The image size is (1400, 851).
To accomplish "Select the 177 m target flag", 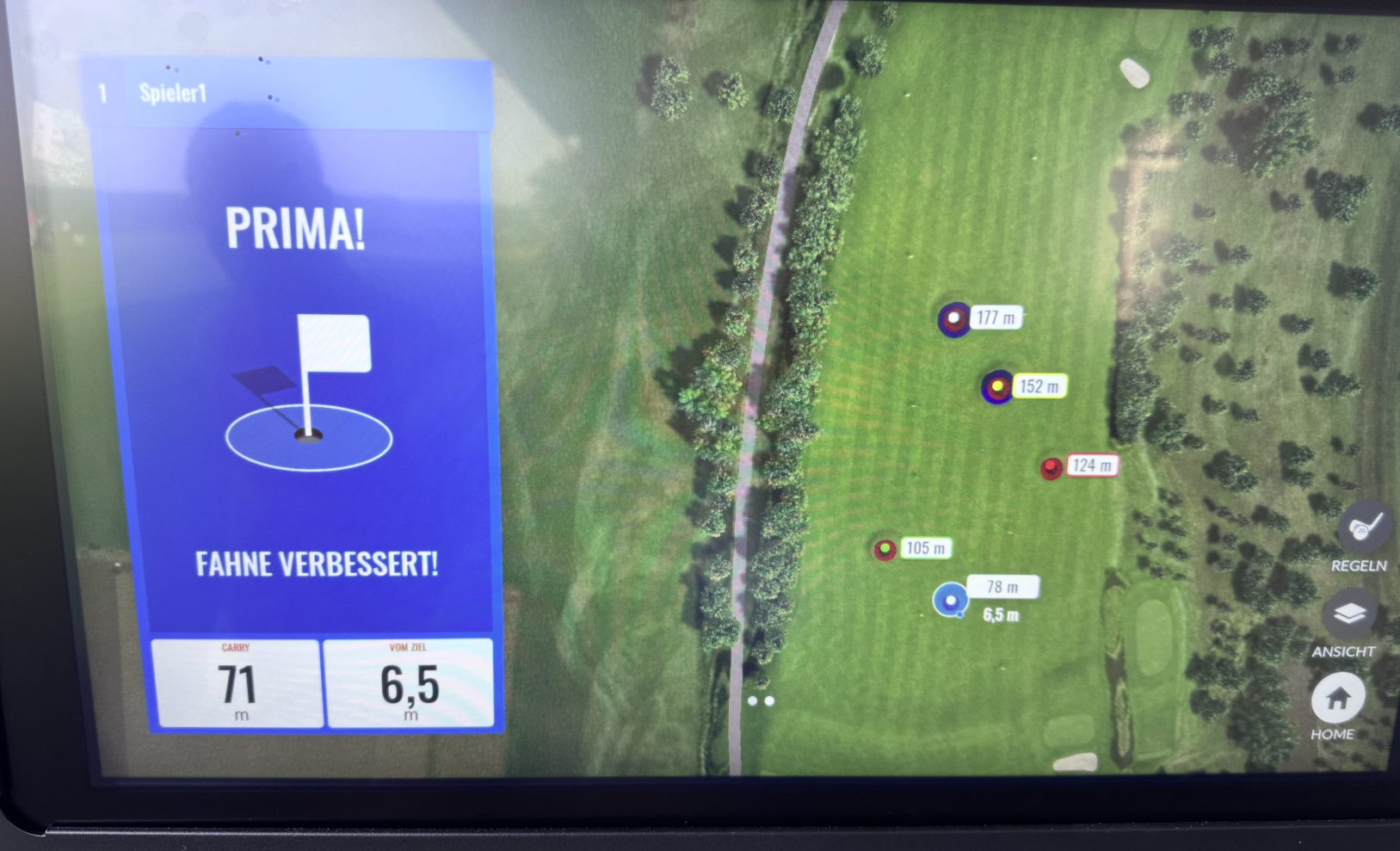I will point(953,319).
